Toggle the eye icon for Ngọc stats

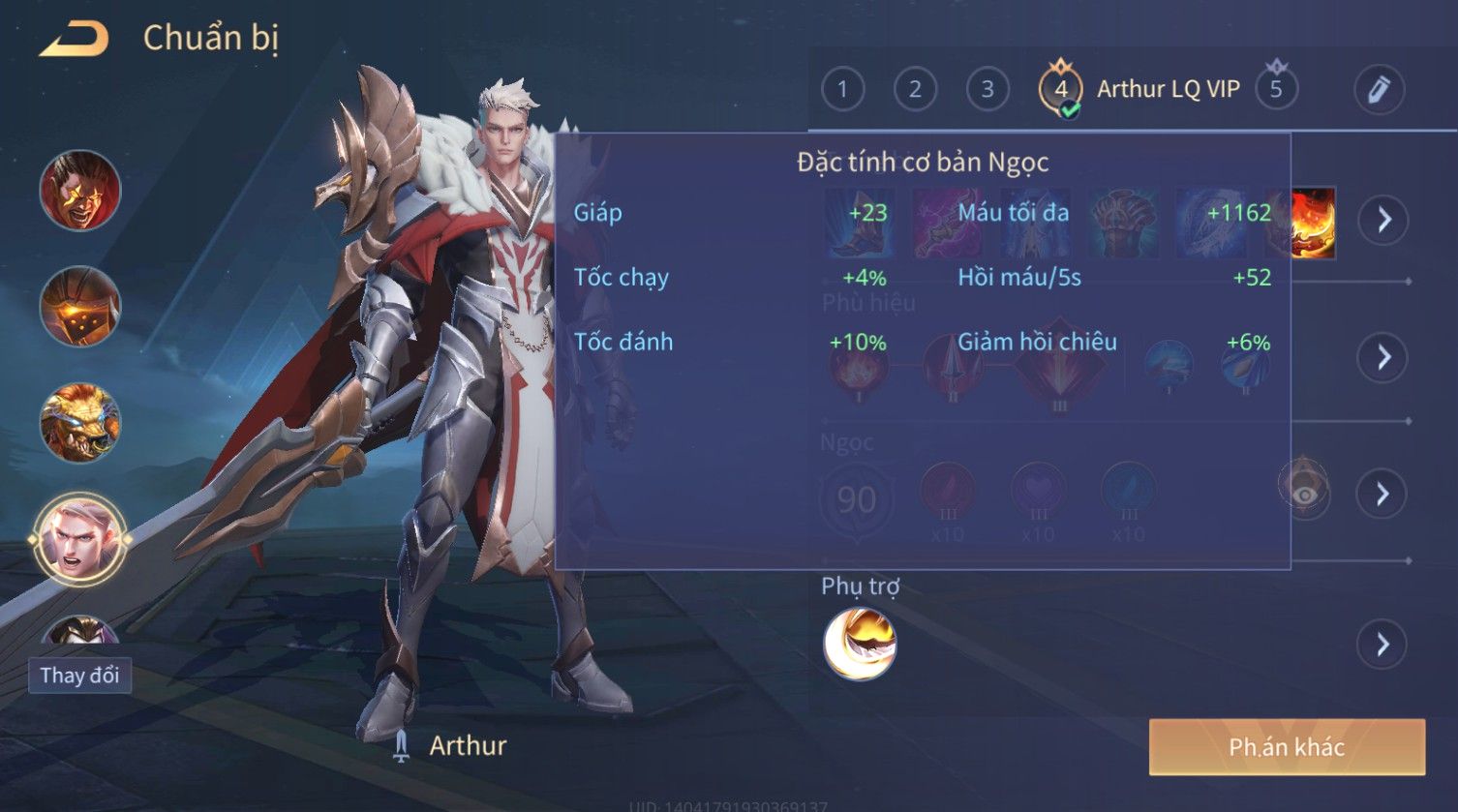[x=1304, y=494]
